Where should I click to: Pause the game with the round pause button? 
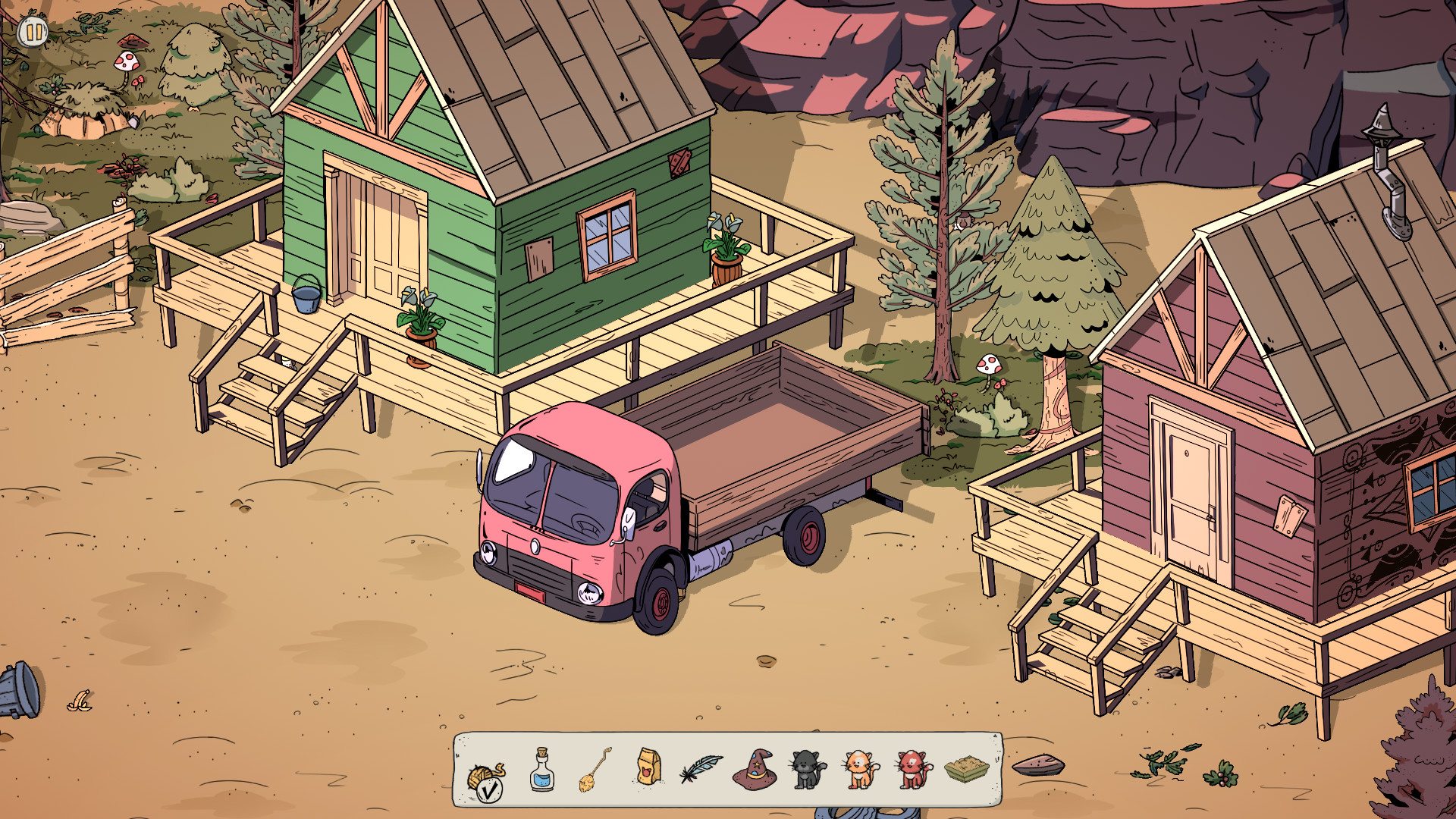(33, 32)
